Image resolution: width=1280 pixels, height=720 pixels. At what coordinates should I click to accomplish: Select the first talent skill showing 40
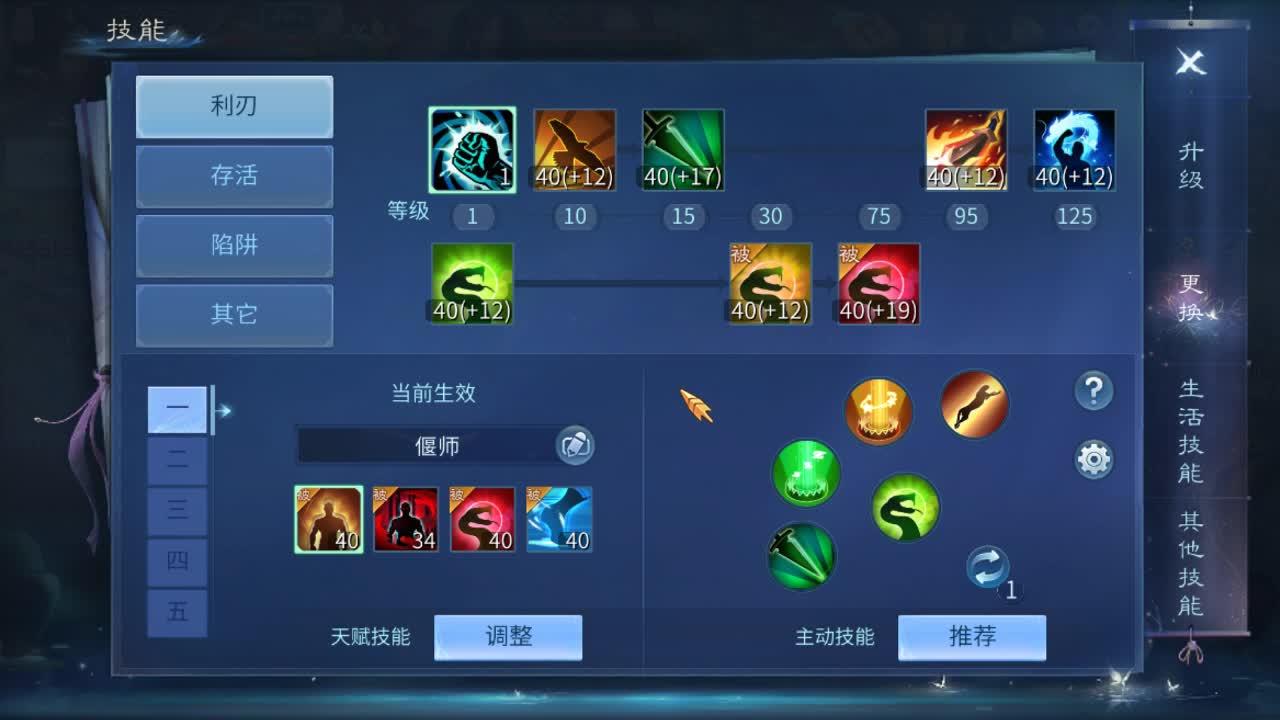(329, 517)
